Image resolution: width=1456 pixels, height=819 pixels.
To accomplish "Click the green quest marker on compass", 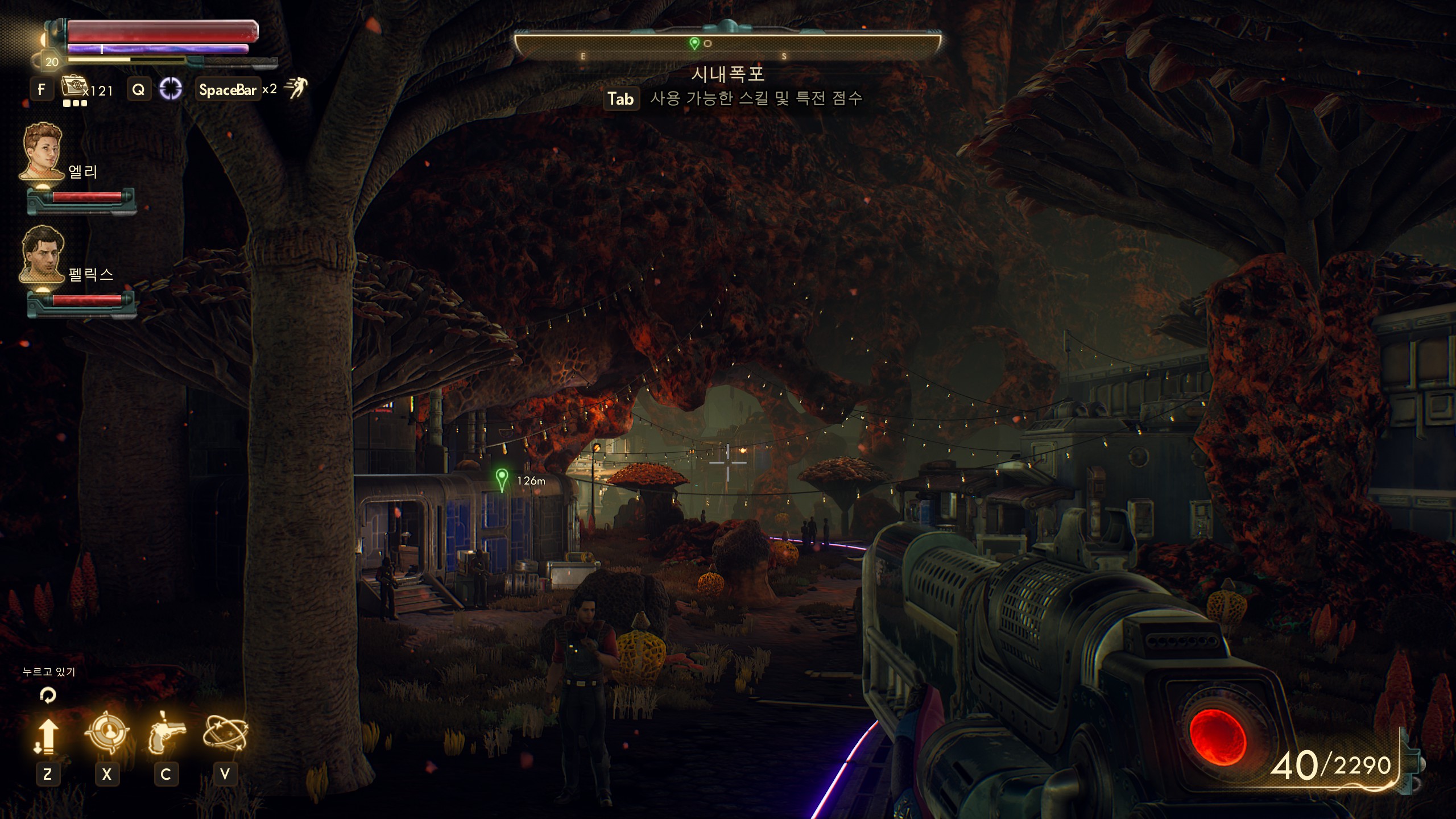I will 694,43.
